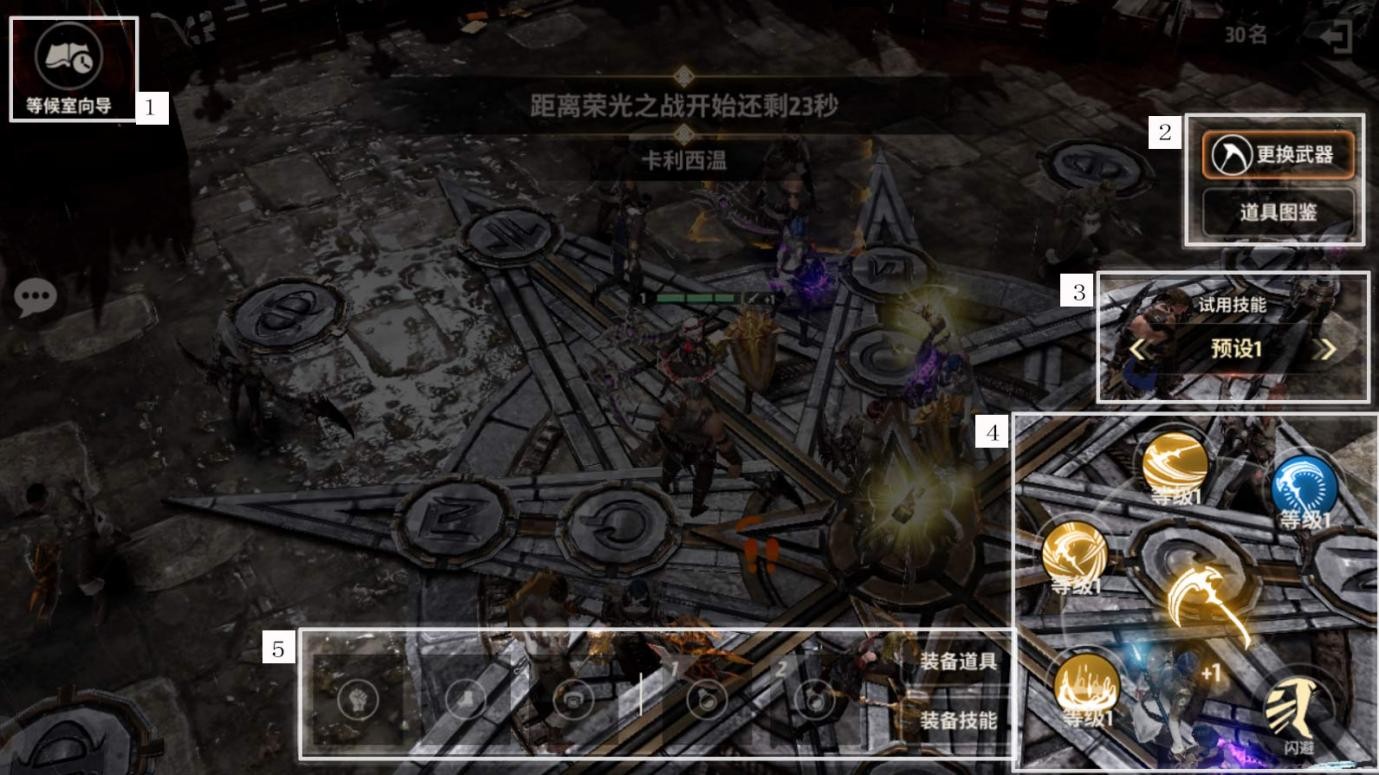
Task: Select the fist icon slot
Action: click(357, 699)
